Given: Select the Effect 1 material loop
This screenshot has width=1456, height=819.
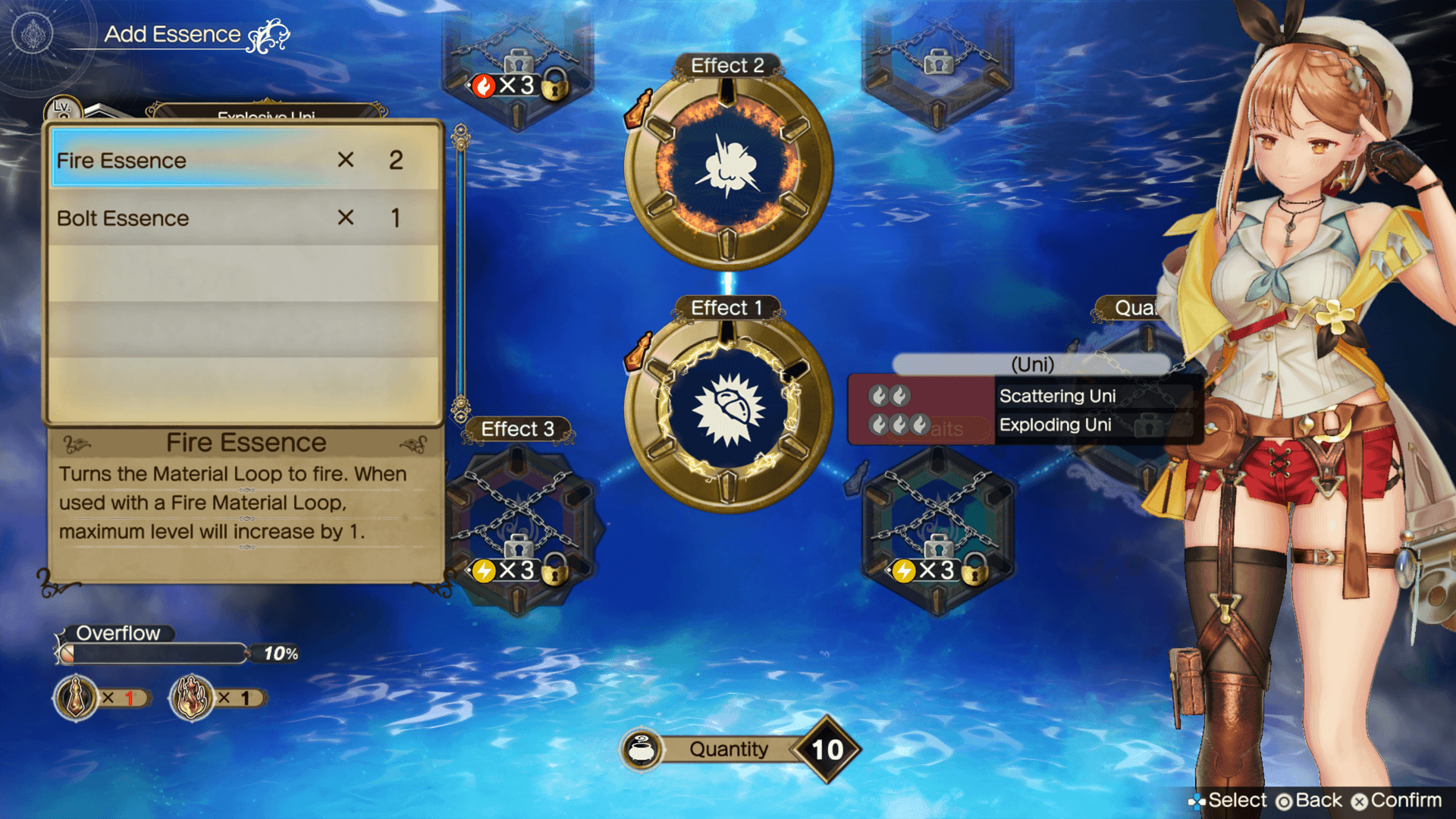Looking at the screenshot, I should coord(728,409).
